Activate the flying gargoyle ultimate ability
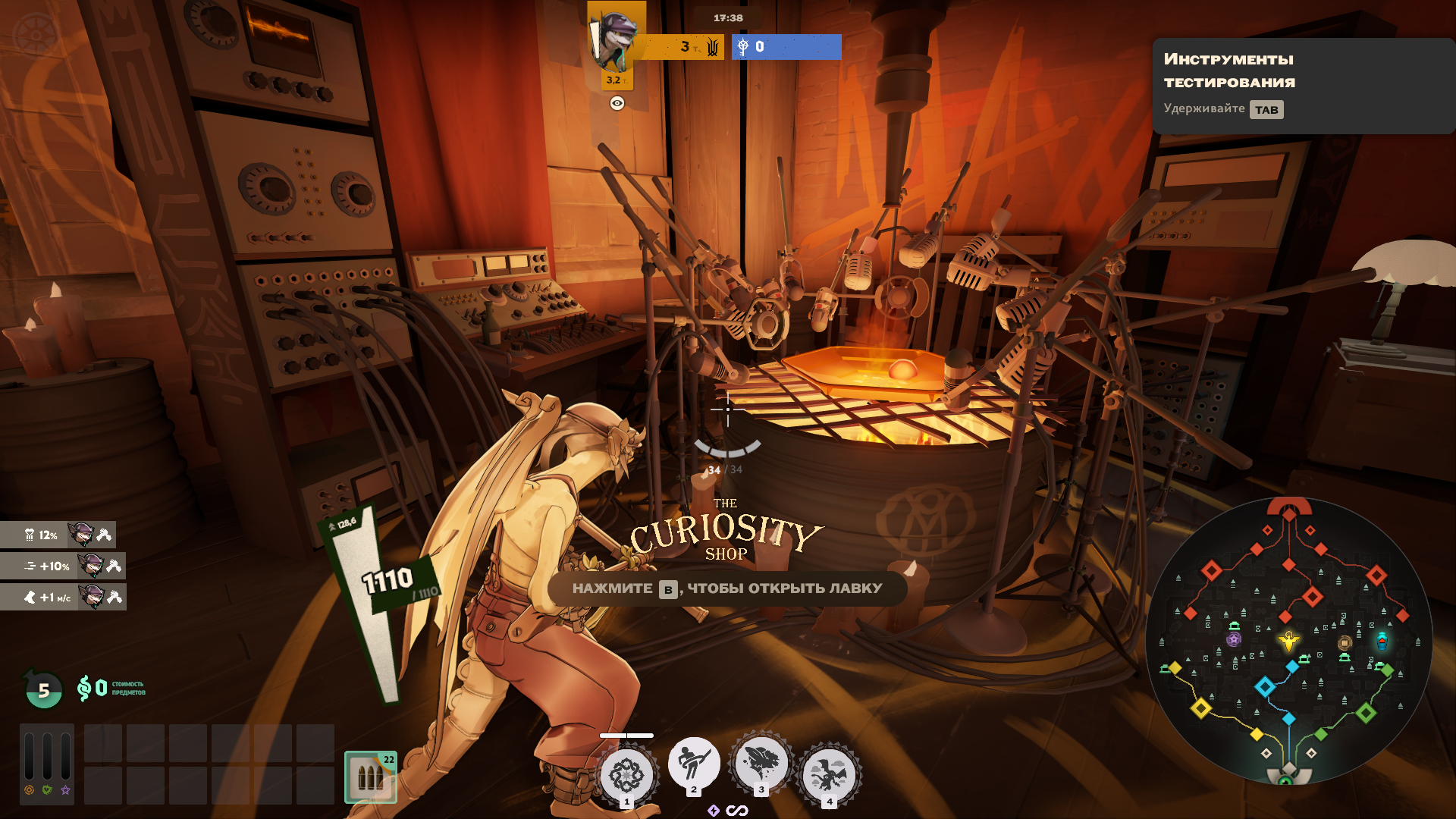 click(x=829, y=775)
